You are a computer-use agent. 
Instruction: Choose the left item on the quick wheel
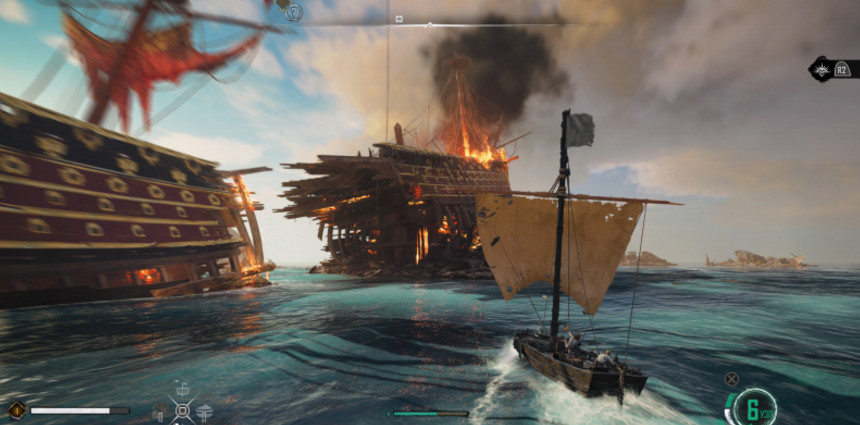coord(159,410)
